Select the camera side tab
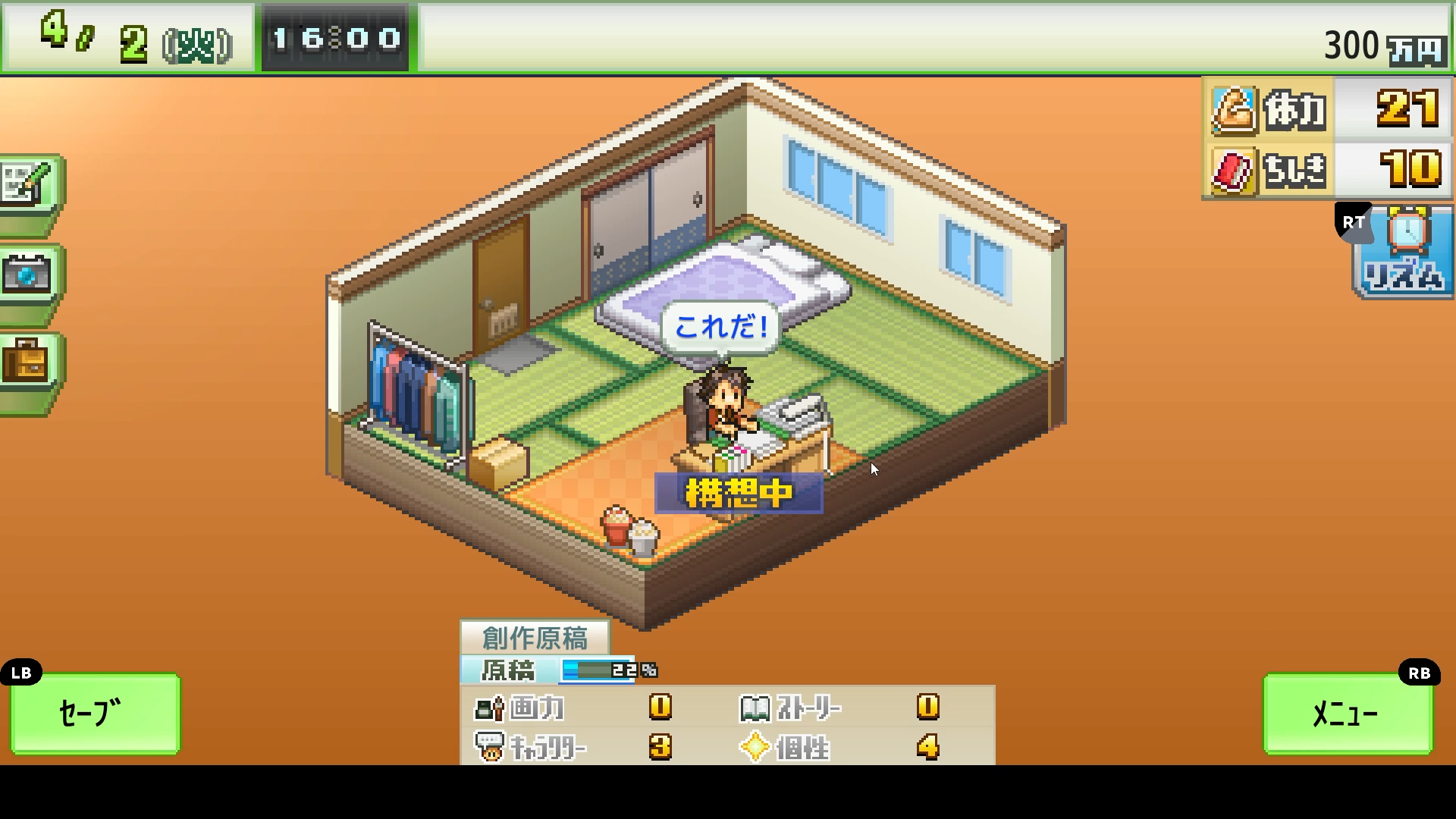1456x819 pixels. point(29,274)
